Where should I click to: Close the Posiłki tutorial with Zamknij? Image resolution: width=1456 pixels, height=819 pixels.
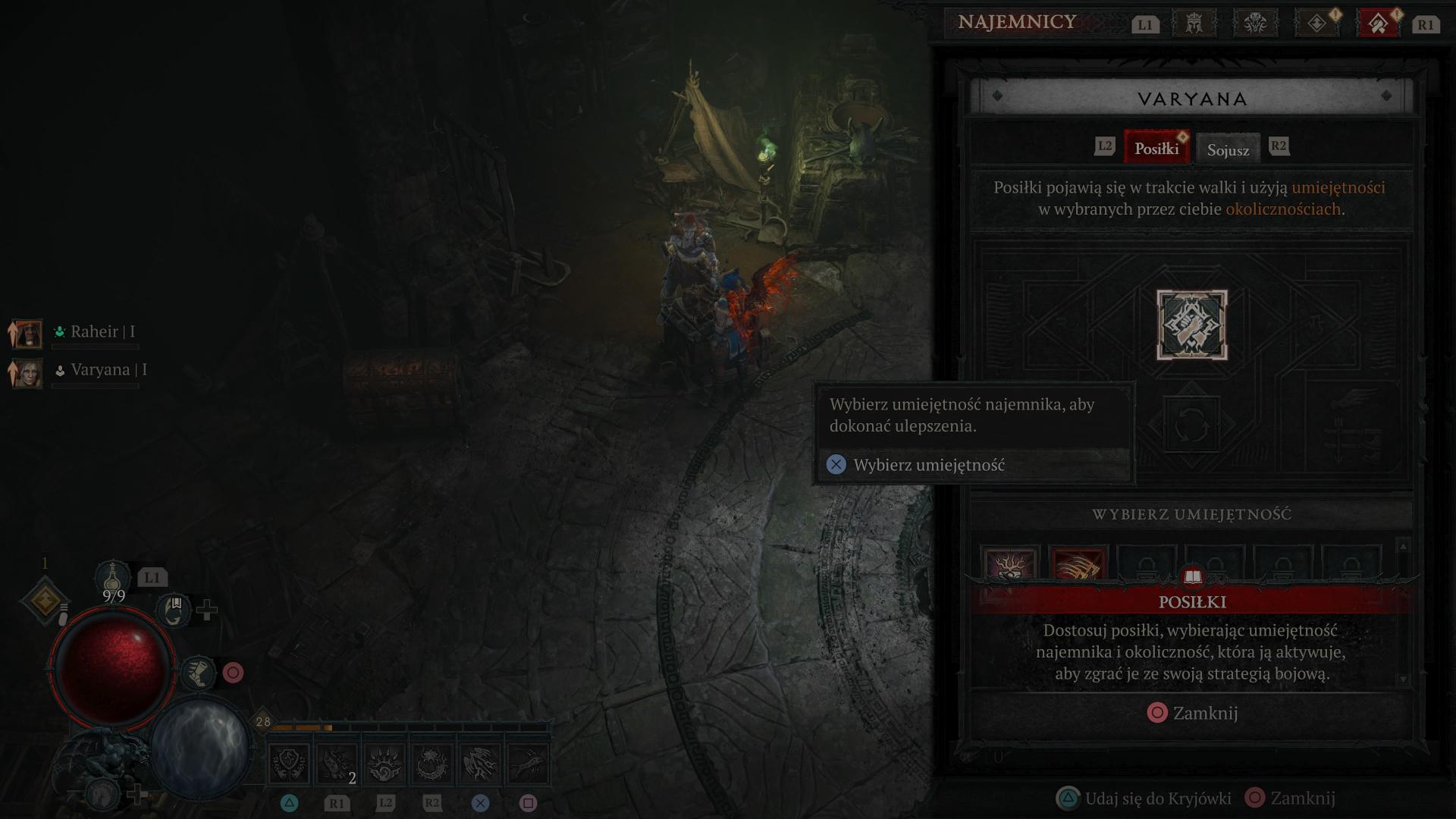click(x=1193, y=713)
